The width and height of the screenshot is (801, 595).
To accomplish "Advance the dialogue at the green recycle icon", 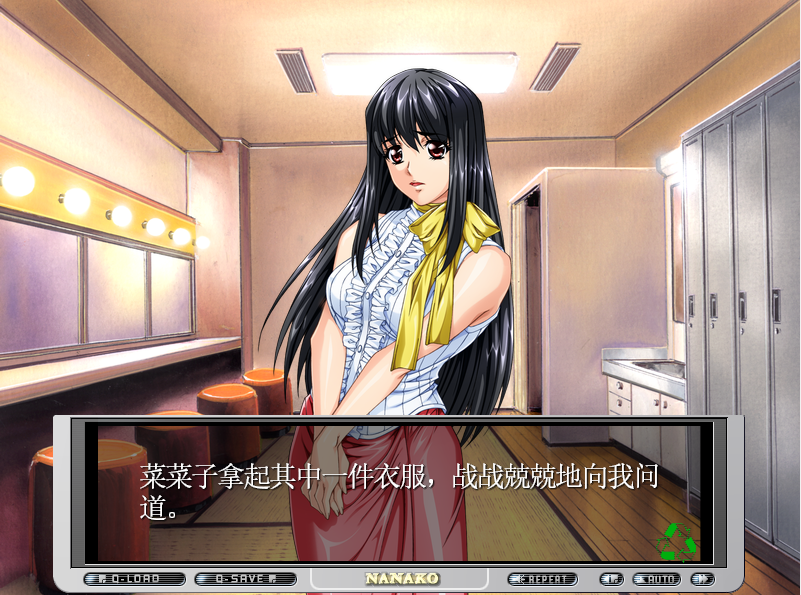I will 677,540.
